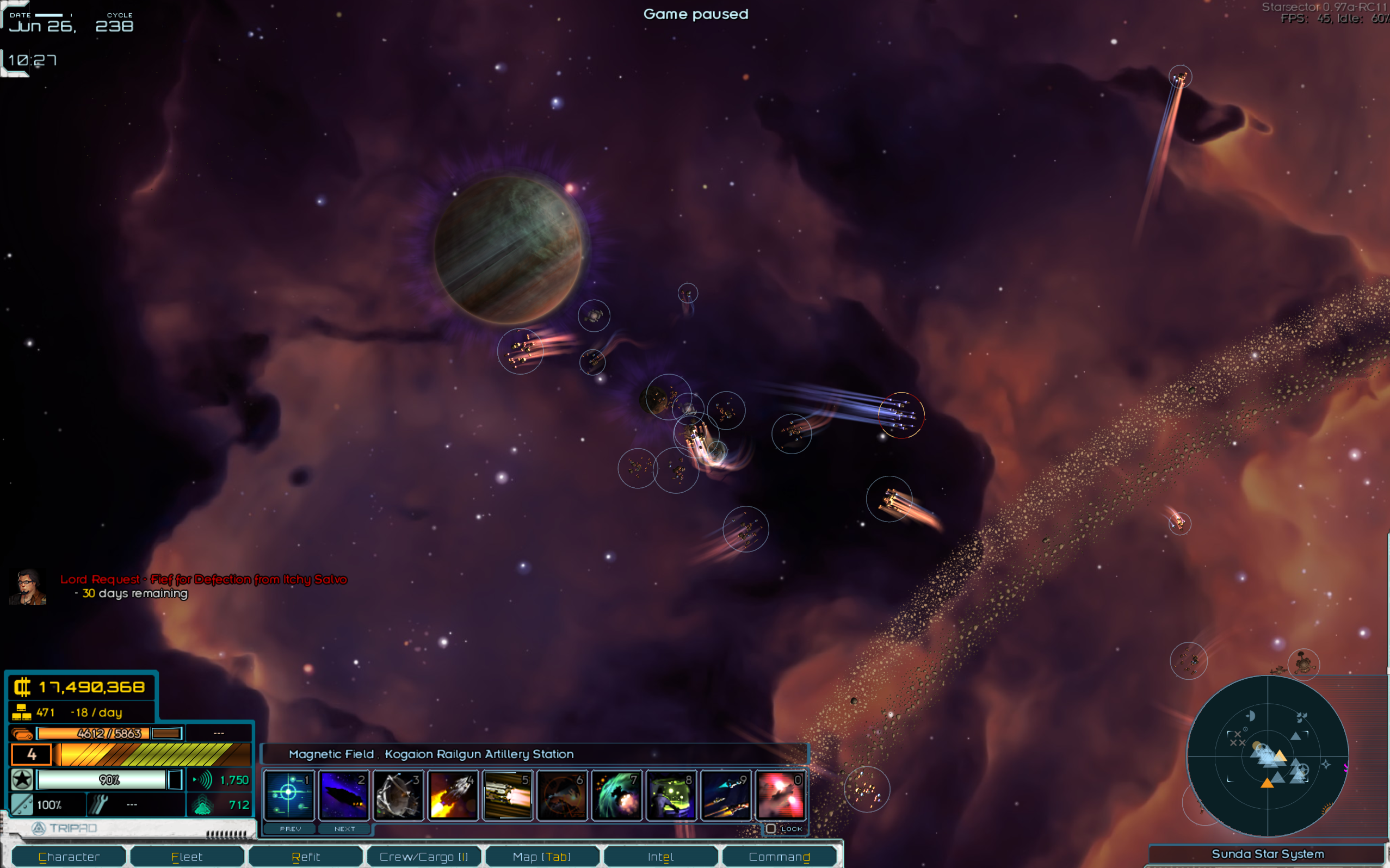The image size is (1390, 868).
Task: Open the Lord Request fief defection notification
Action: 204,579
